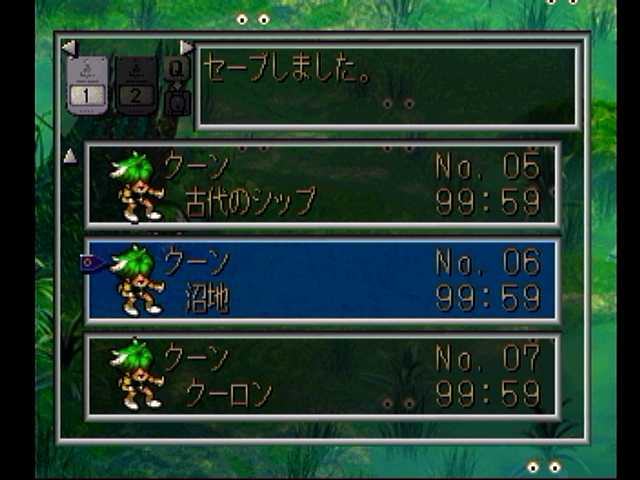This screenshot has width=640, height=480.
Task: Pick save file No. 07
Action: [x=322, y=376]
